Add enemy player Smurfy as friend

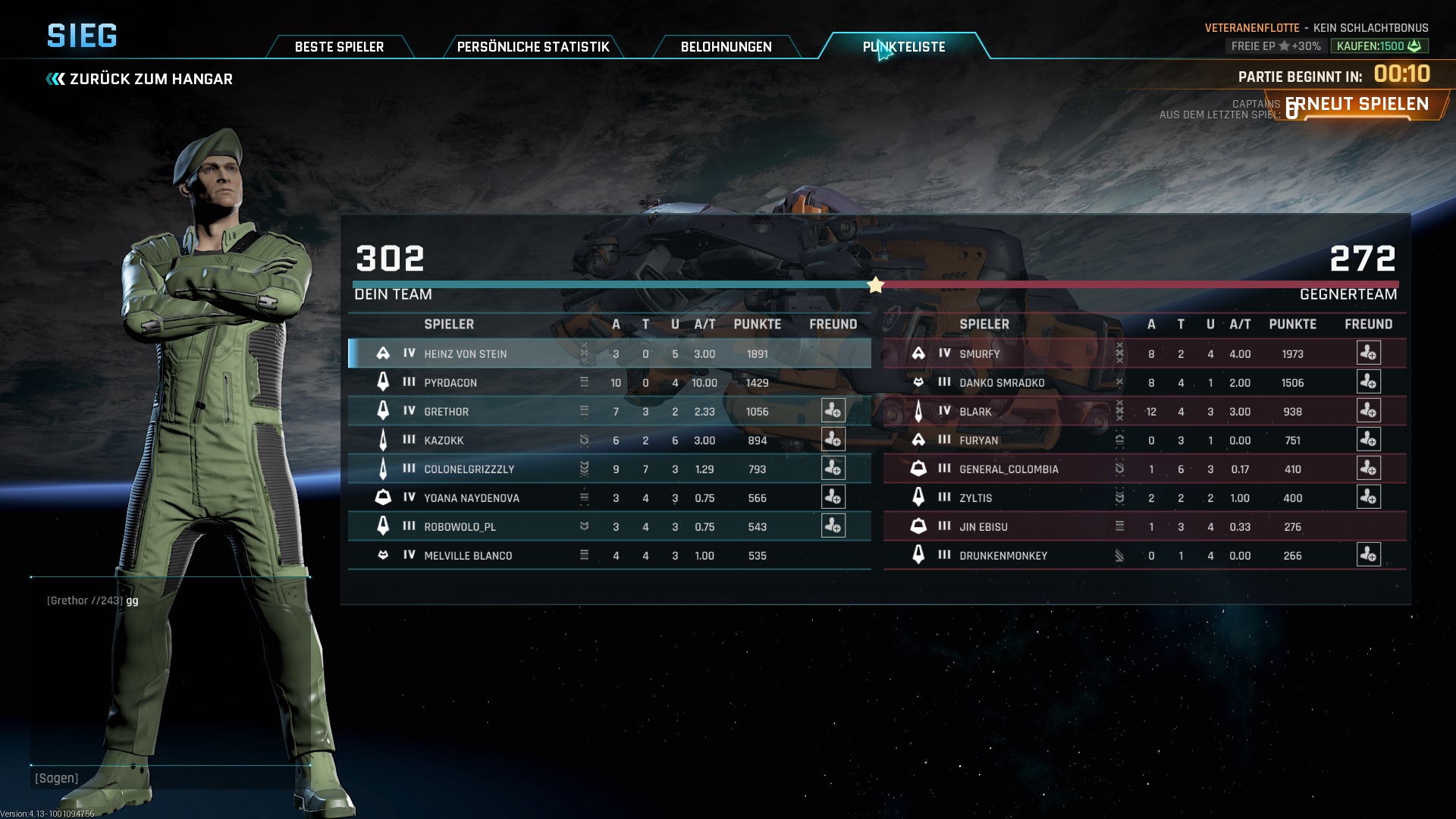[1368, 353]
